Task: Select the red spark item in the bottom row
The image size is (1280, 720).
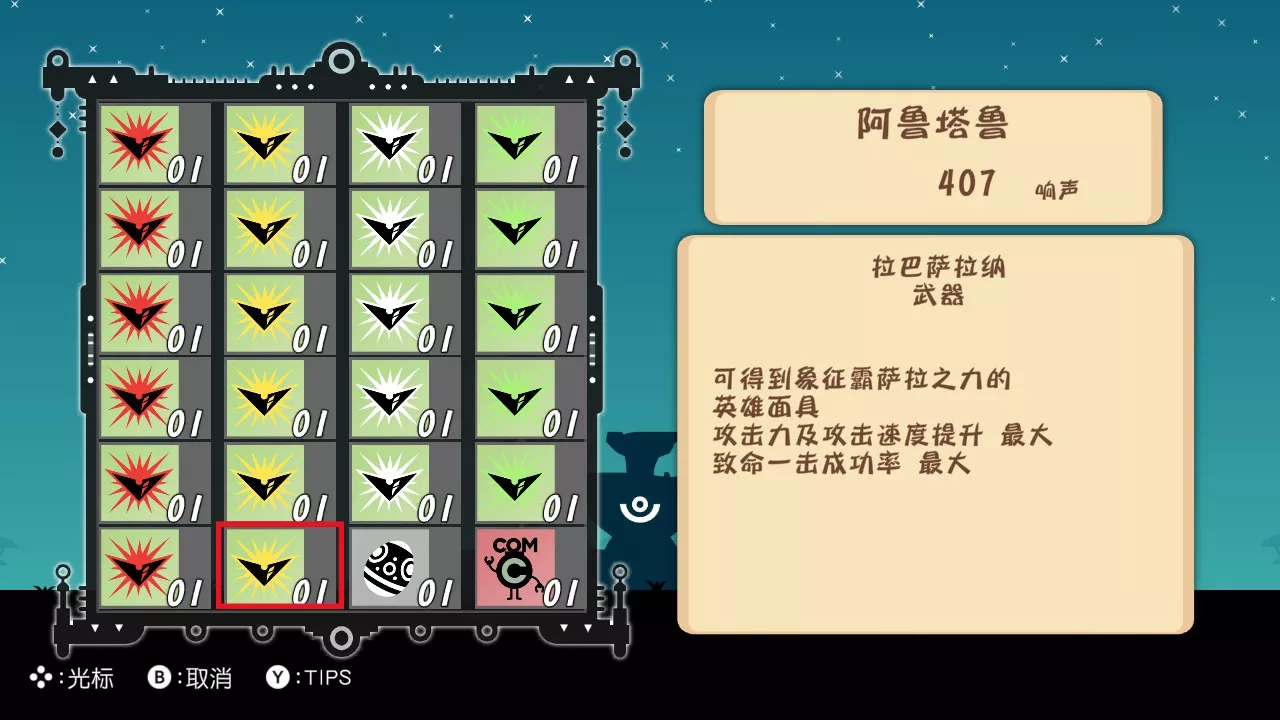Action: tap(138, 567)
